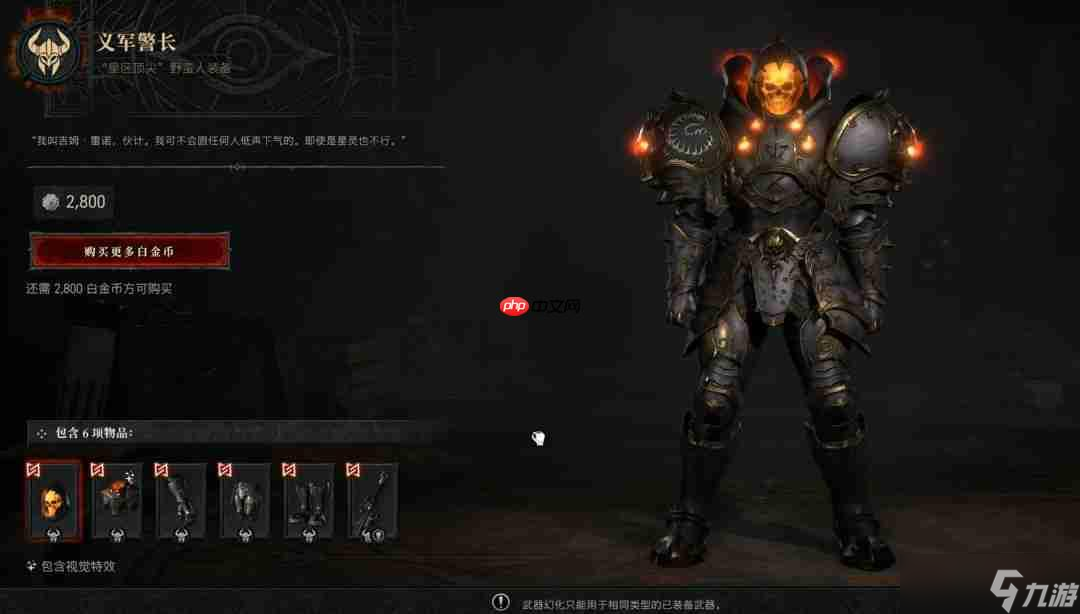Image resolution: width=1080 pixels, height=614 pixels.
Task: Select the flaming skull helmet item
Action: [x=53, y=500]
